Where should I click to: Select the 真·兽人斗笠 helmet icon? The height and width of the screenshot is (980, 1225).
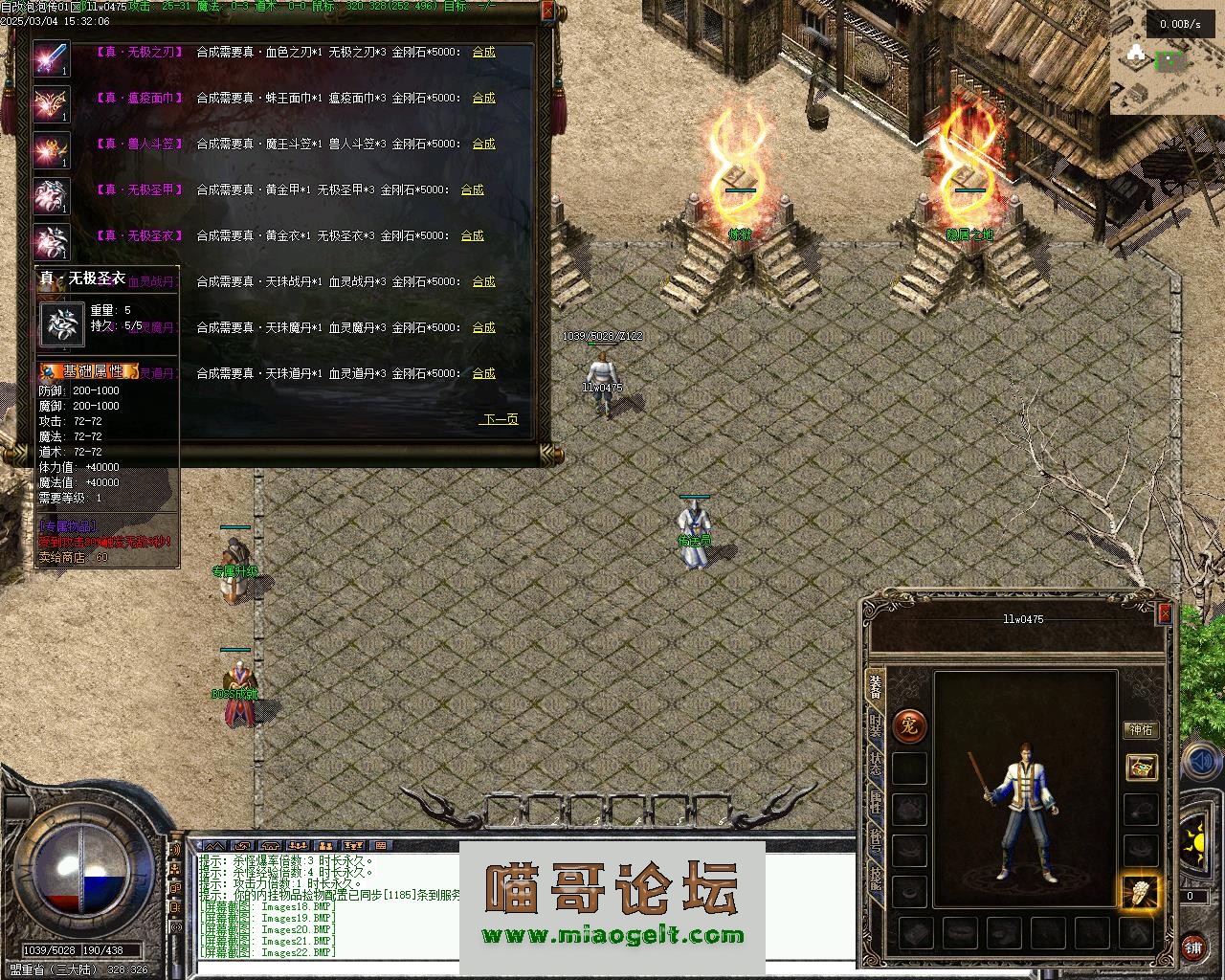(x=52, y=150)
